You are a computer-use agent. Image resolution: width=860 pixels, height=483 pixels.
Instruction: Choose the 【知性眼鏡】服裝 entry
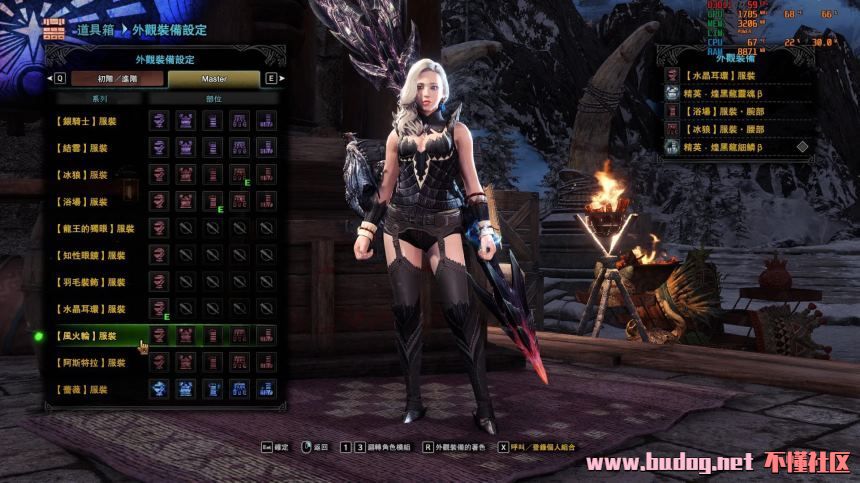[x=90, y=256]
